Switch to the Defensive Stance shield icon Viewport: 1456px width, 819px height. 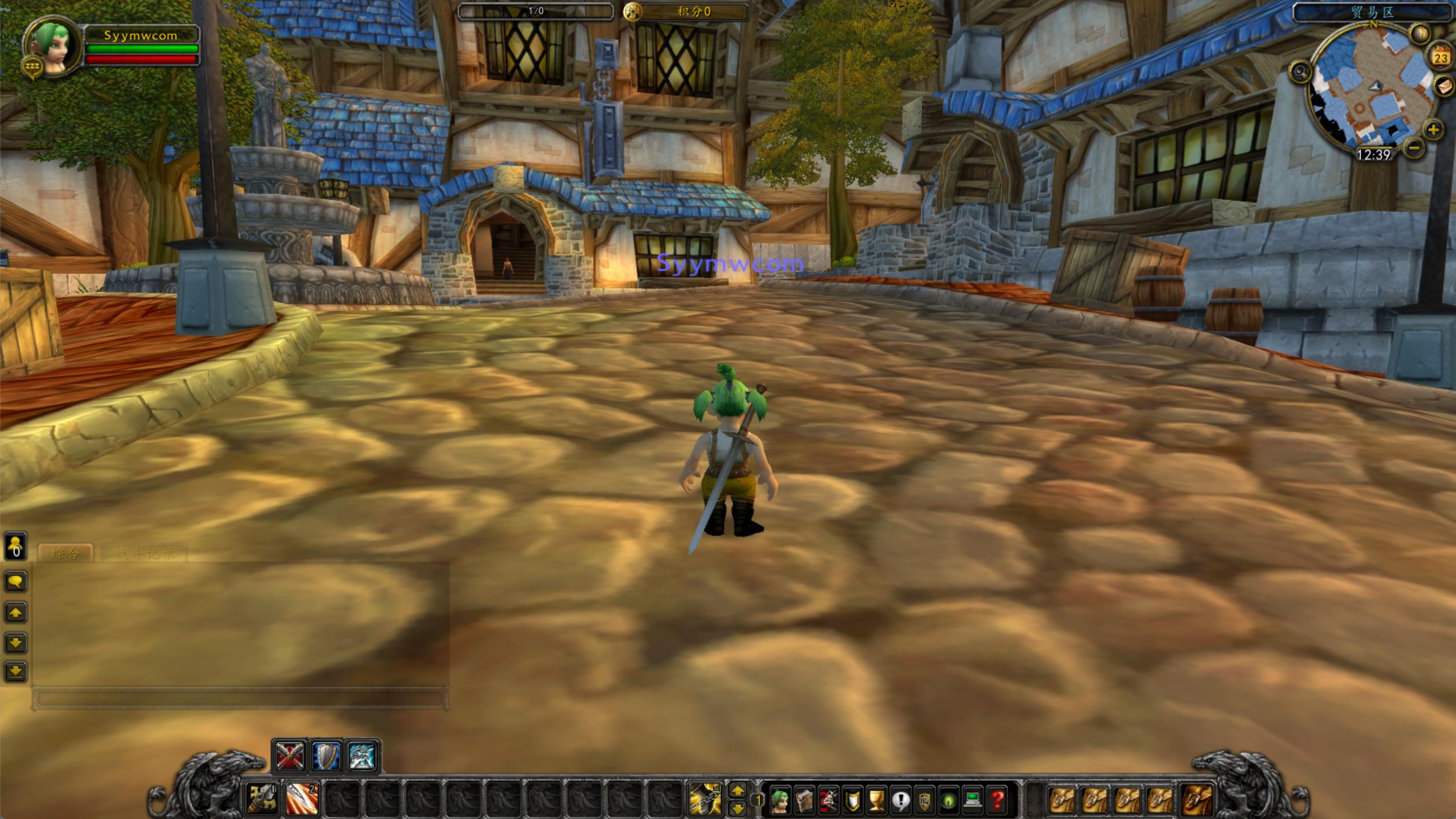326,757
